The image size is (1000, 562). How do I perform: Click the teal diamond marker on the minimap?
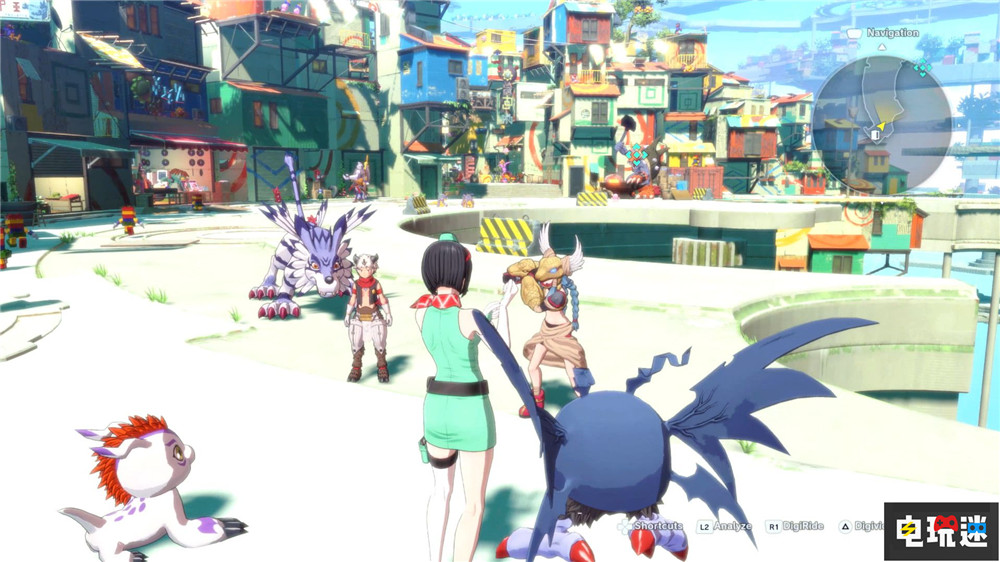(x=922, y=67)
